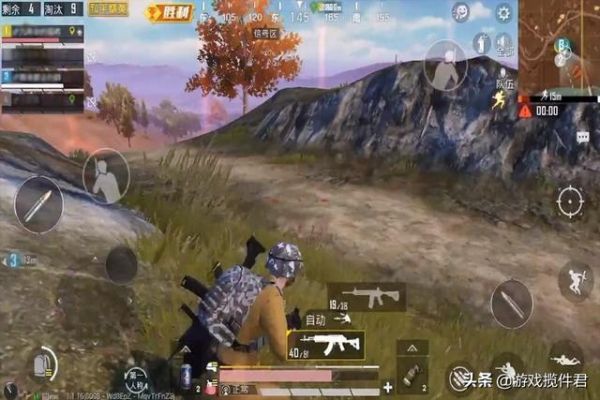Throw the grenade from the throwable slot

tap(411, 376)
